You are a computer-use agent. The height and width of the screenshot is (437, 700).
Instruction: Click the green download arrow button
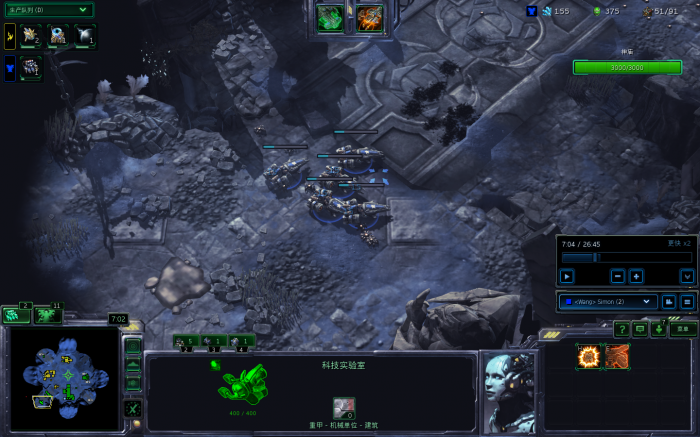pos(658,329)
